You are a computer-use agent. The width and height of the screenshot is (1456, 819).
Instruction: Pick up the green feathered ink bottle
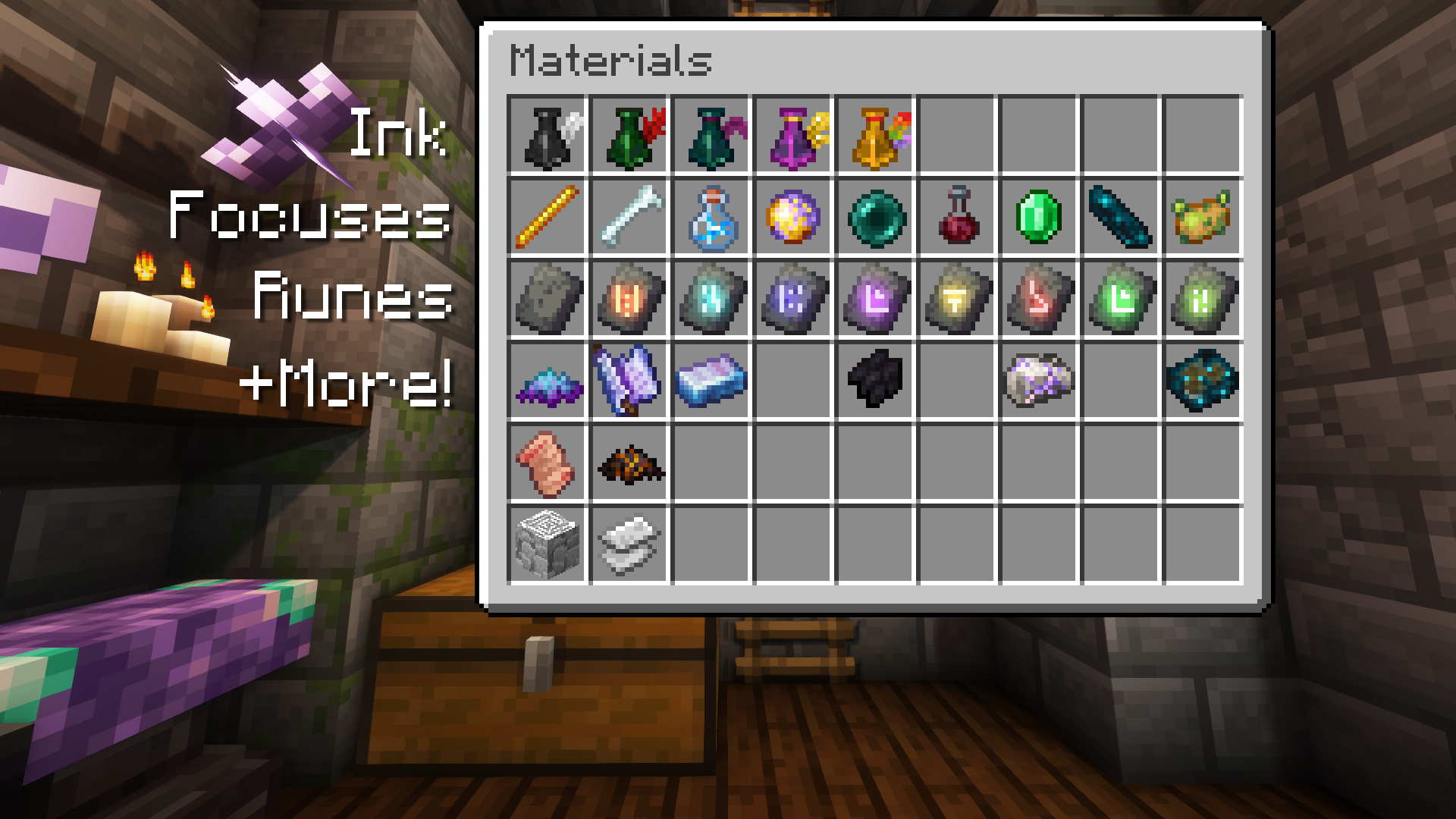(x=629, y=136)
